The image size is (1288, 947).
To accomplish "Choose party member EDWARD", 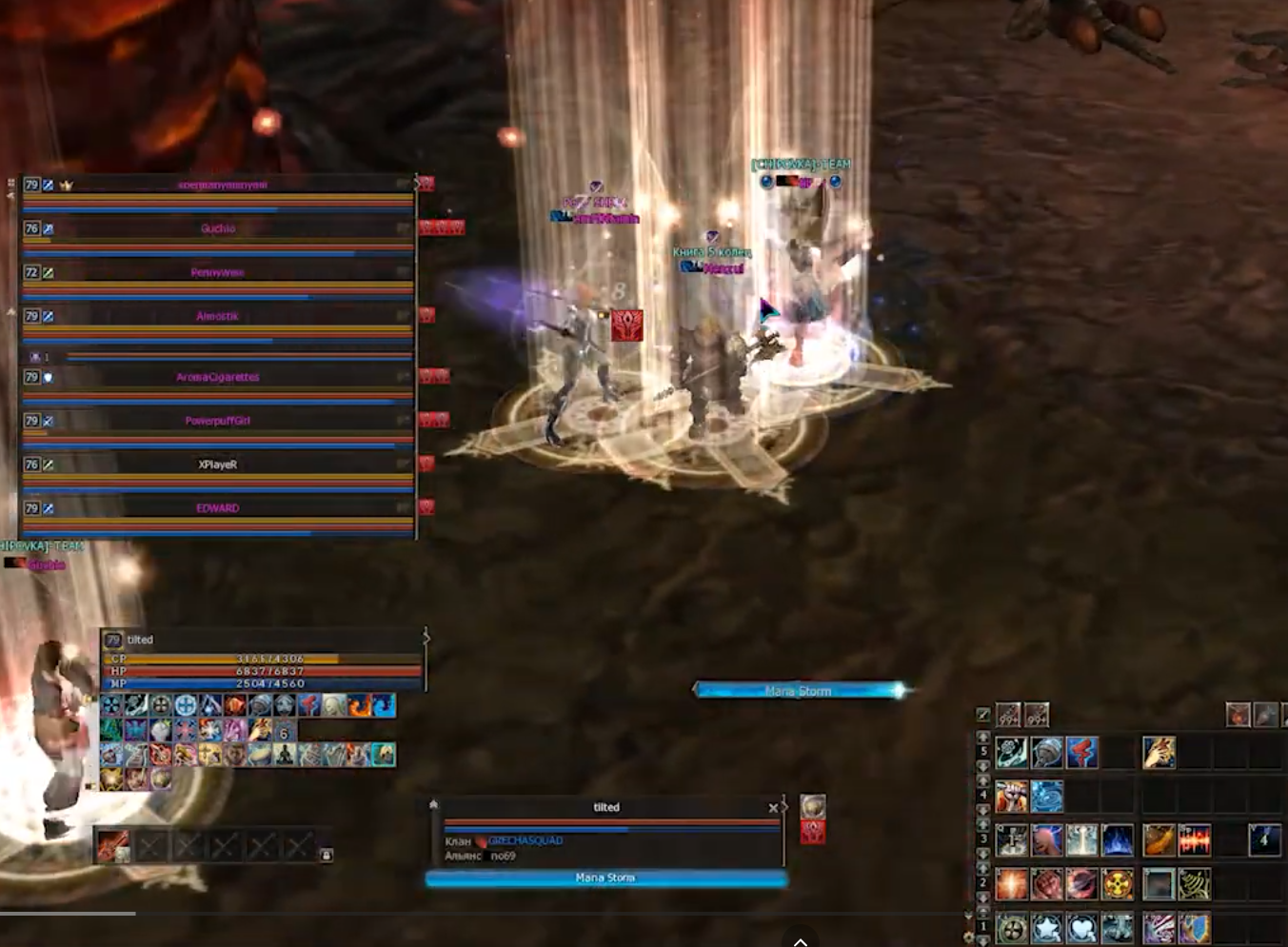I will 218,508.
